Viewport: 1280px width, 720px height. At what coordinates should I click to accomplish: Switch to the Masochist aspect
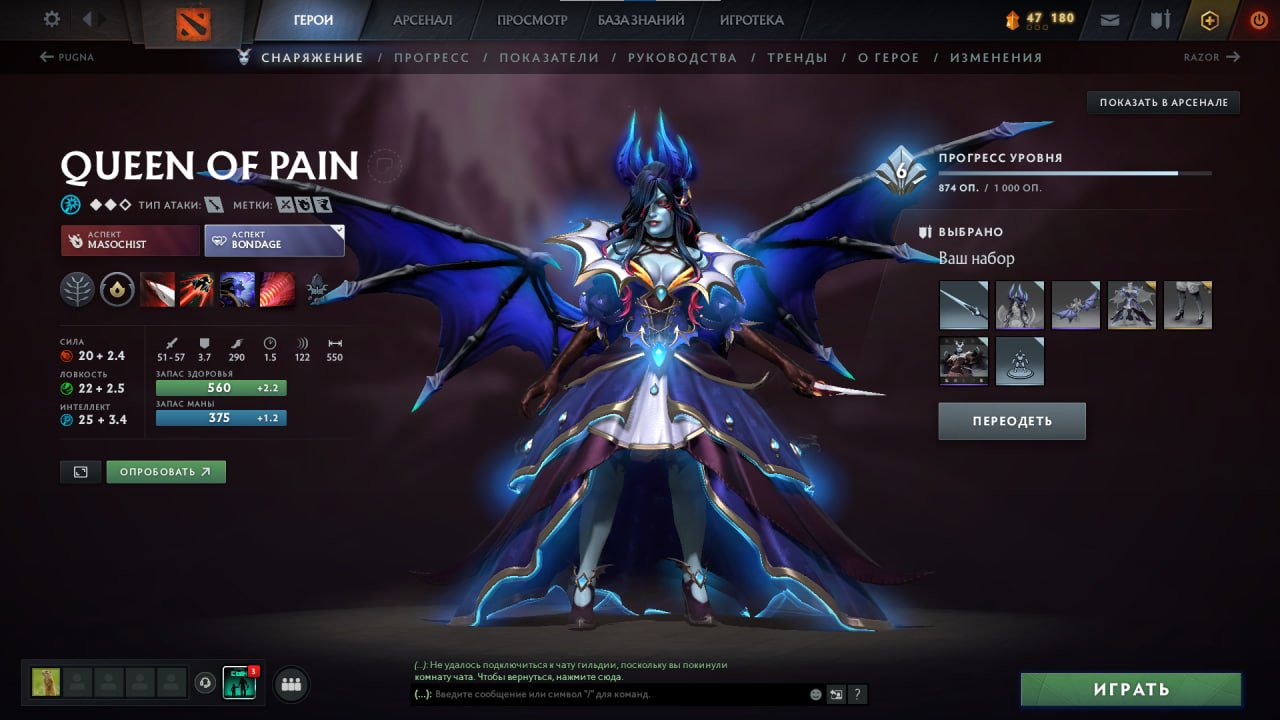129,240
